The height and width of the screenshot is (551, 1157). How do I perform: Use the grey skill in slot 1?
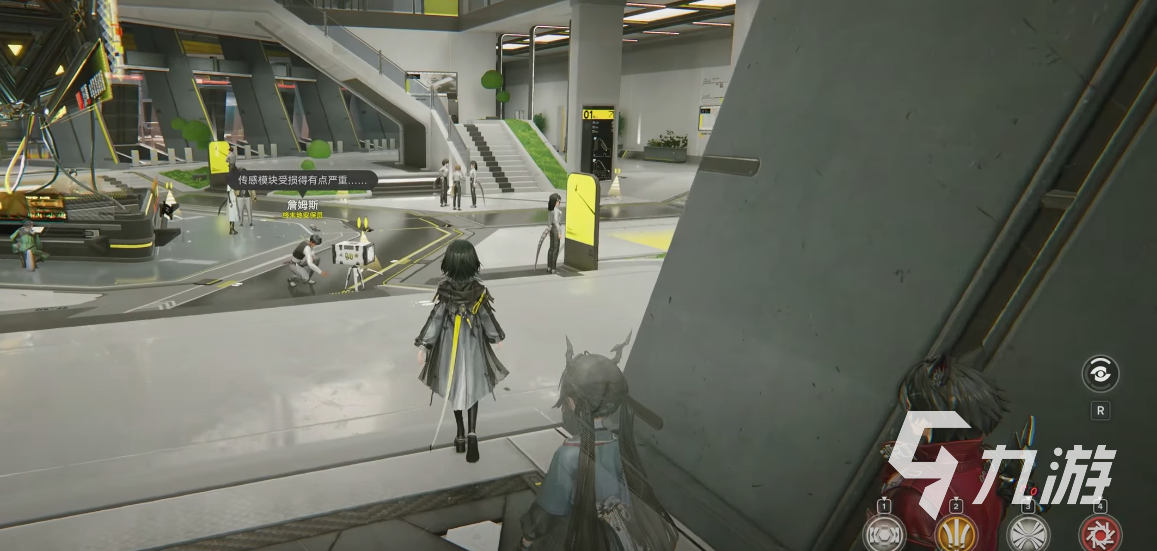click(x=884, y=533)
